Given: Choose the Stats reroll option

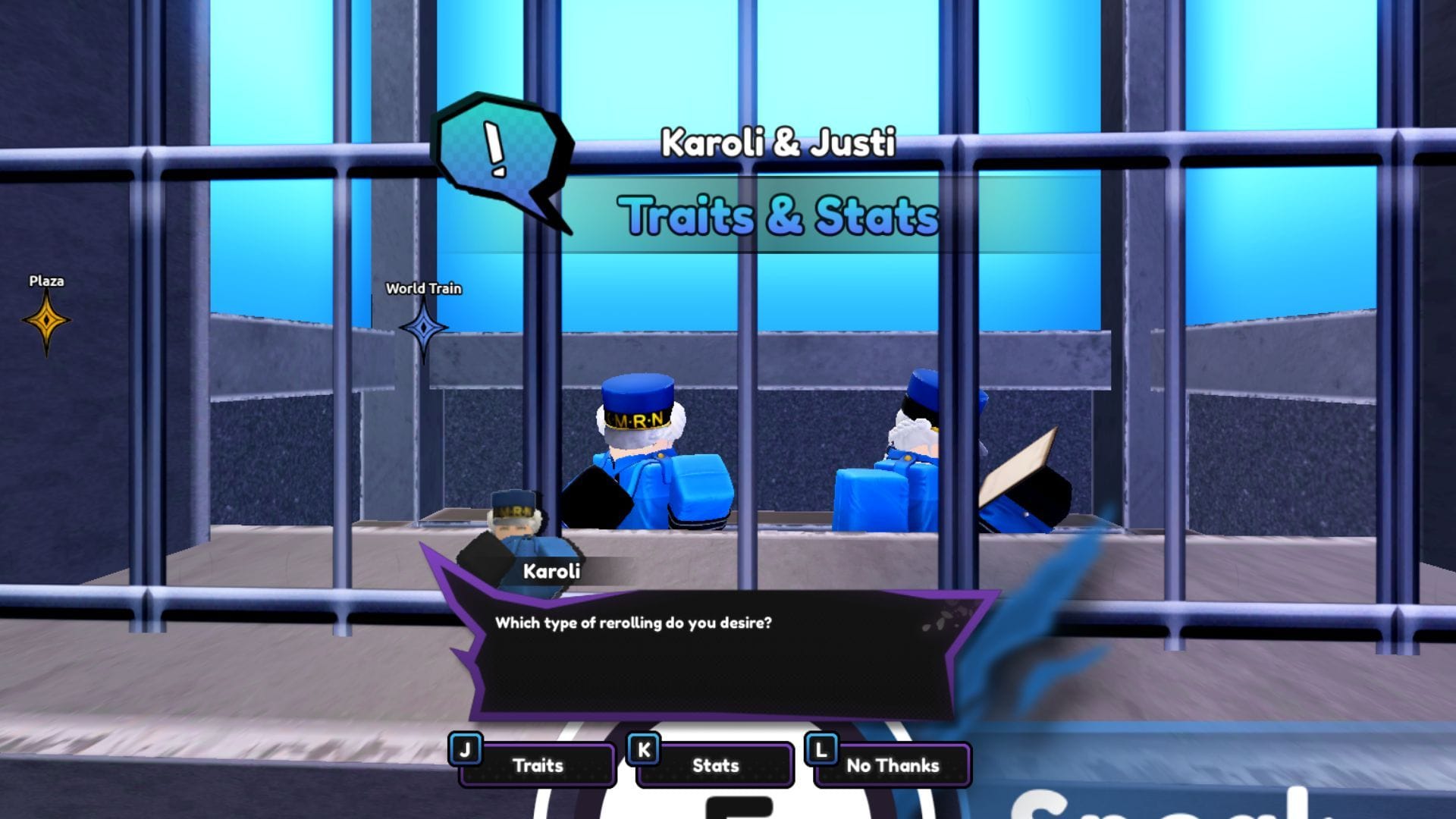Looking at the screenshot, I should tap(717, 766).
